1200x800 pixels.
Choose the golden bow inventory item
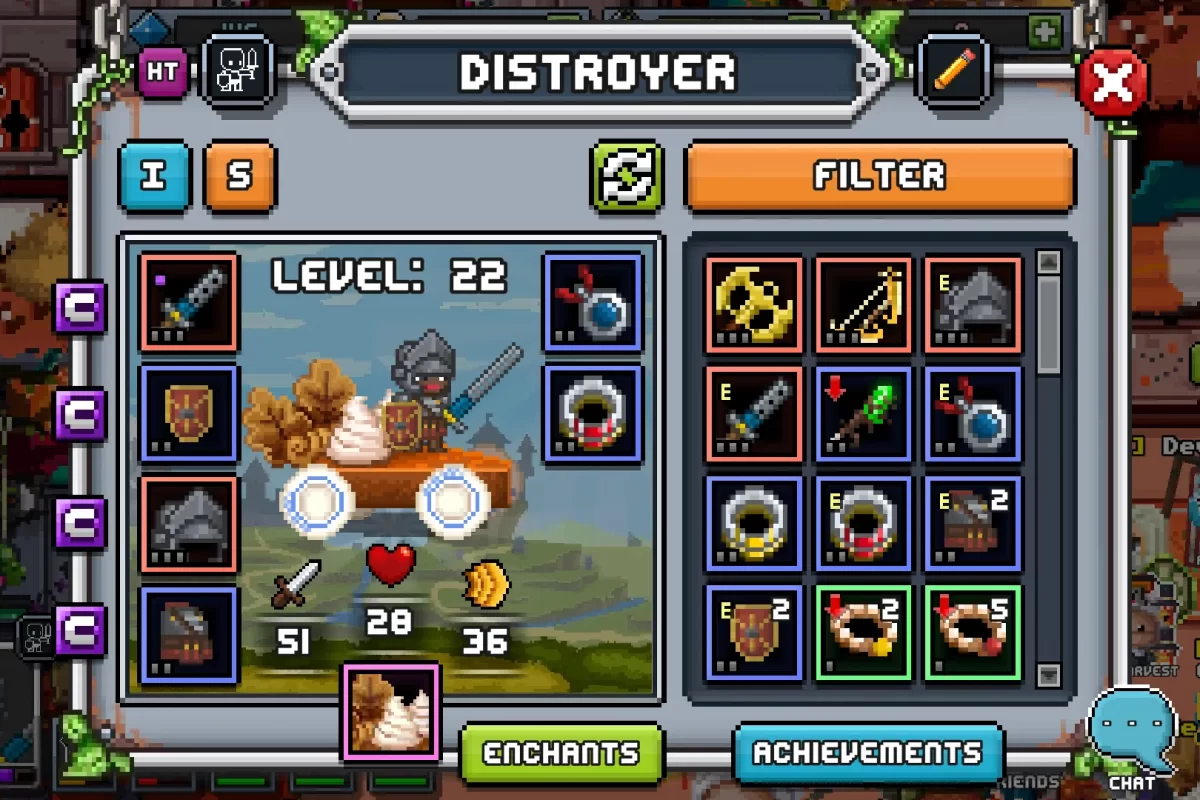click(x=864, y=304)
